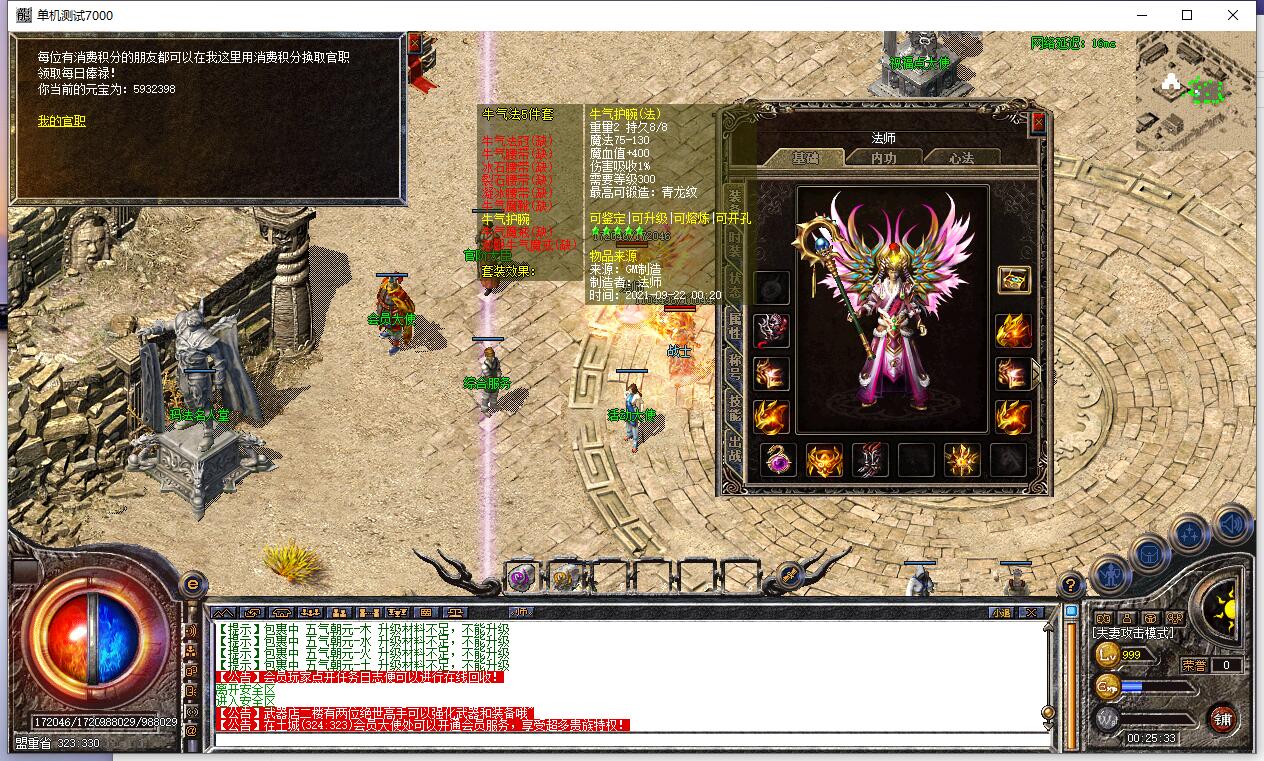The image size is (1264, 761).
Task: Use the purple swirl hotbar item
Action: pyautogui.click(x=520, y=577)
